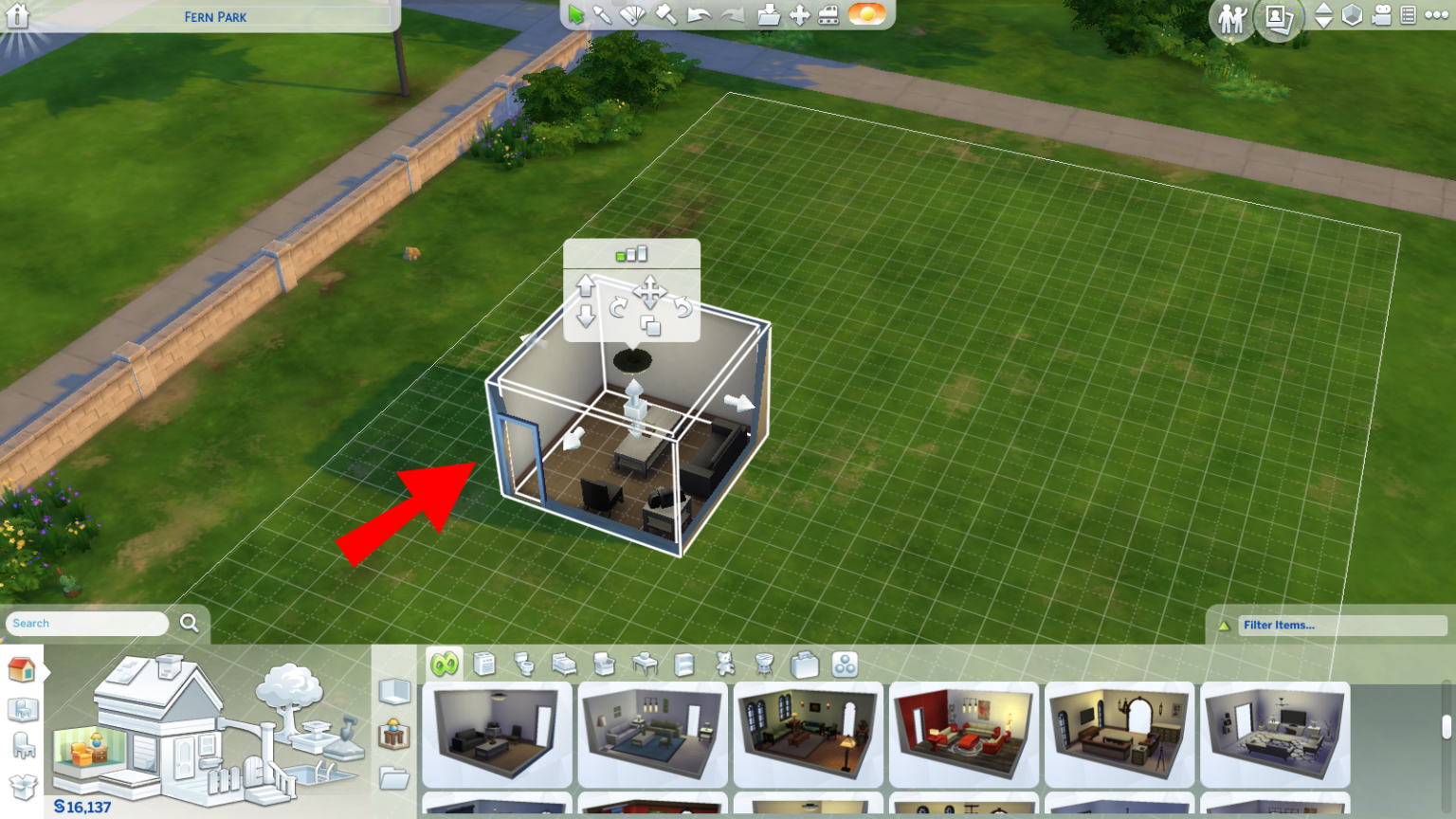Screen dimensions: 1456x819
Task: Select the bulldoze tool
Action: tap(830, 14)
